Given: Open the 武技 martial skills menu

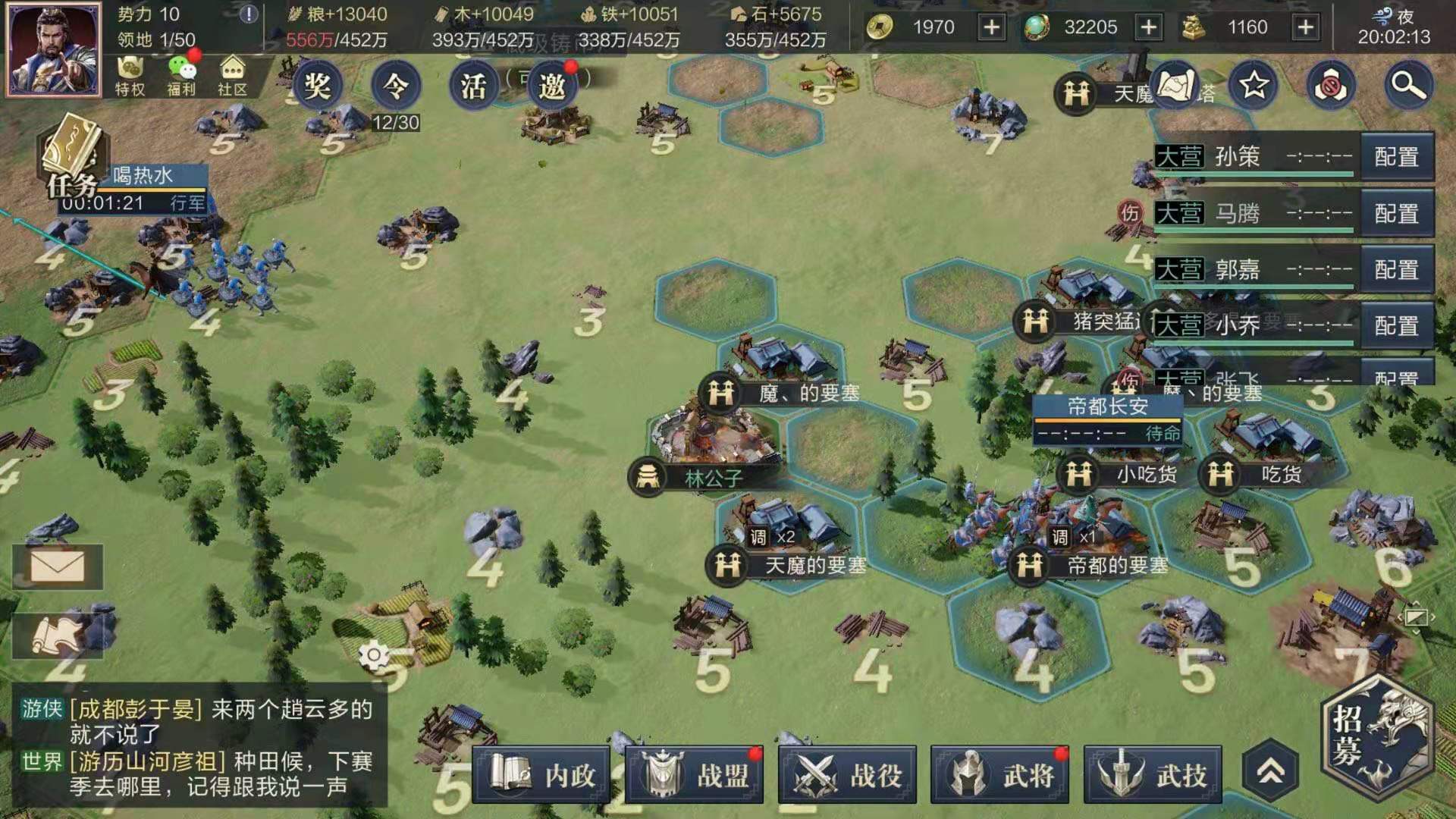Looking at the screenshot, I should tap(1153, 775).
